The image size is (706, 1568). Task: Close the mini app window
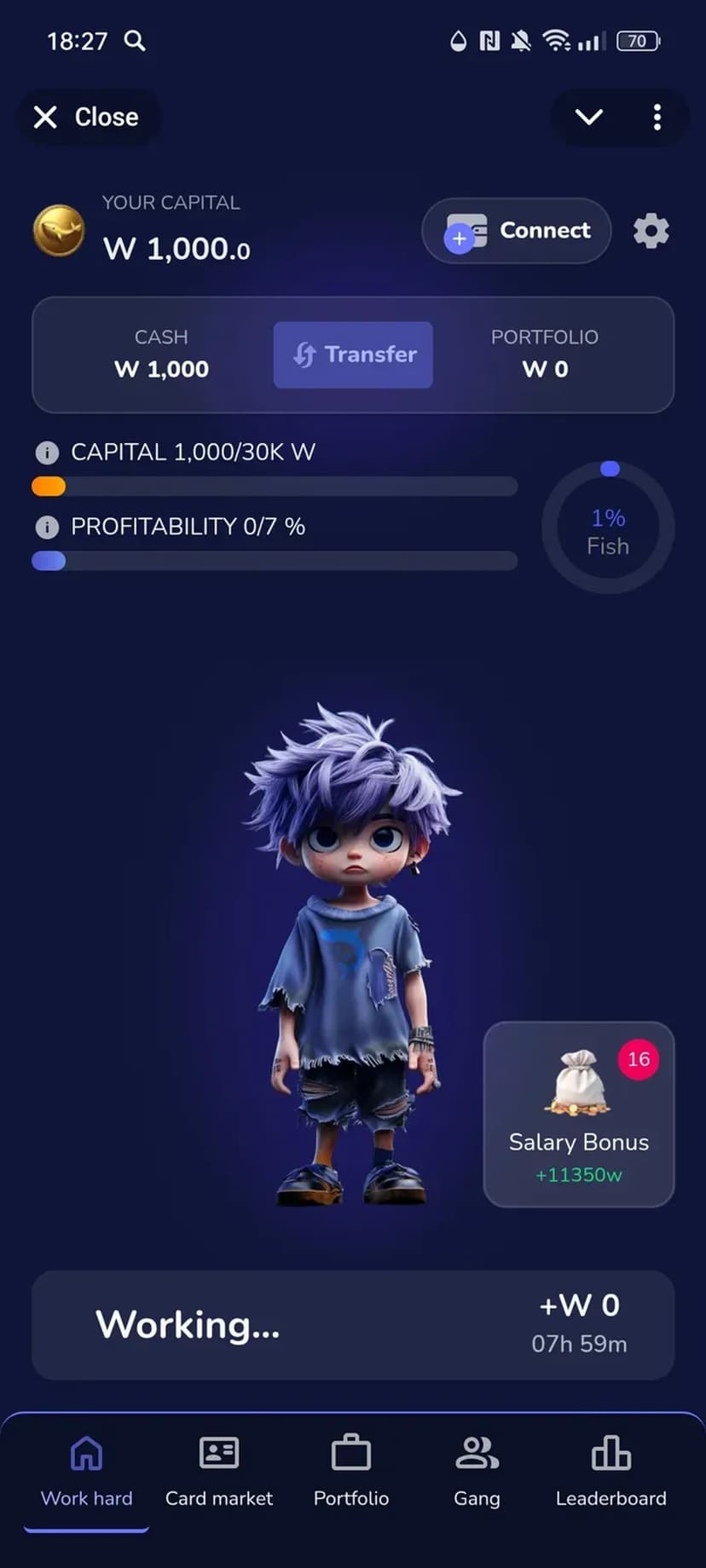(x=86, y=117)
